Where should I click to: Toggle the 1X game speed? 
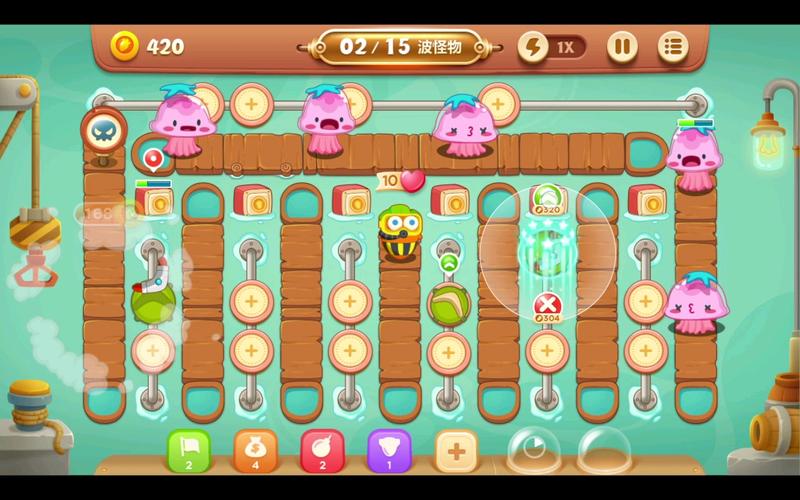552,46
